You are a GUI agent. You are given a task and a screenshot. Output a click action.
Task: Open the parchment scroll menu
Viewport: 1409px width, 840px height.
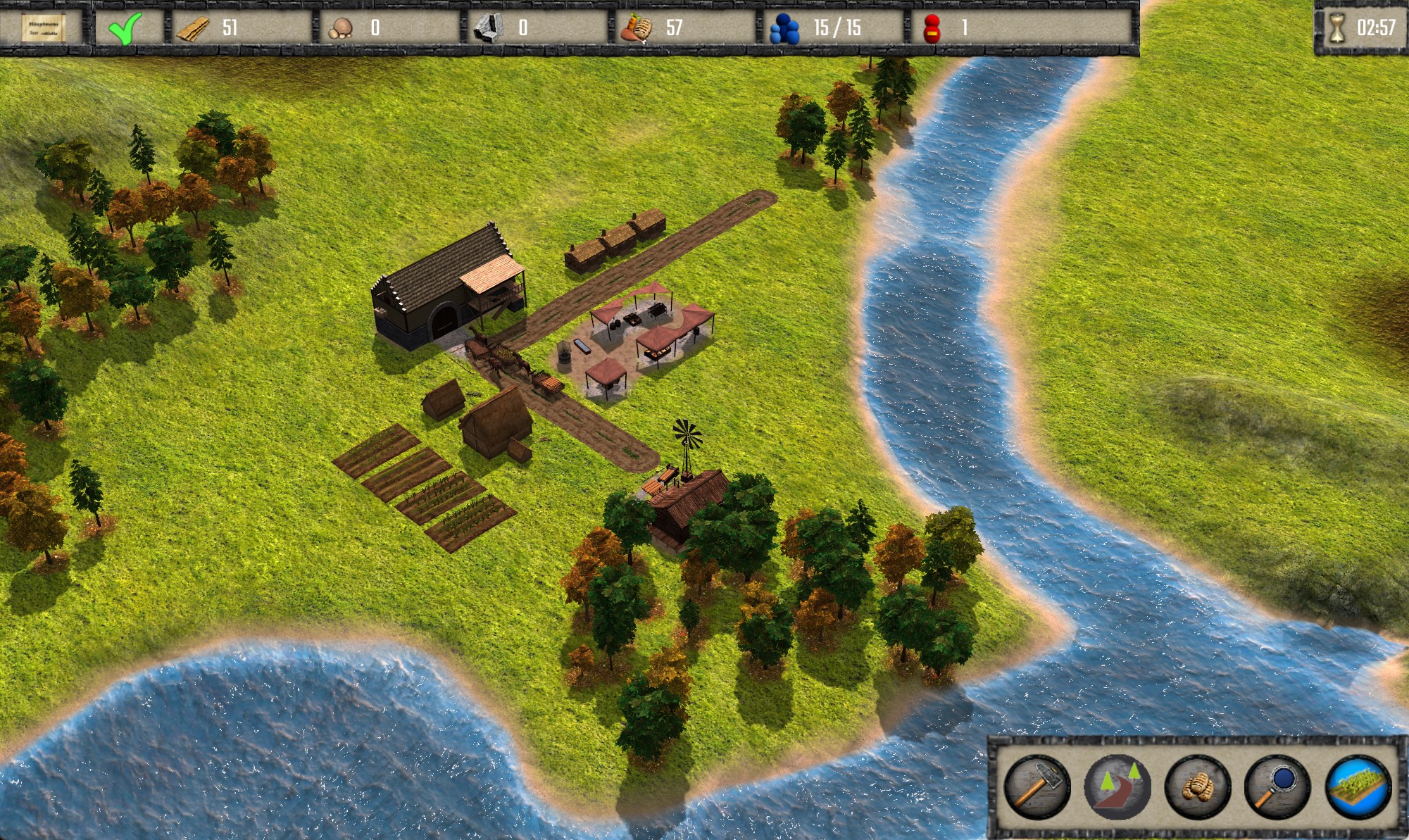(43, 28)
